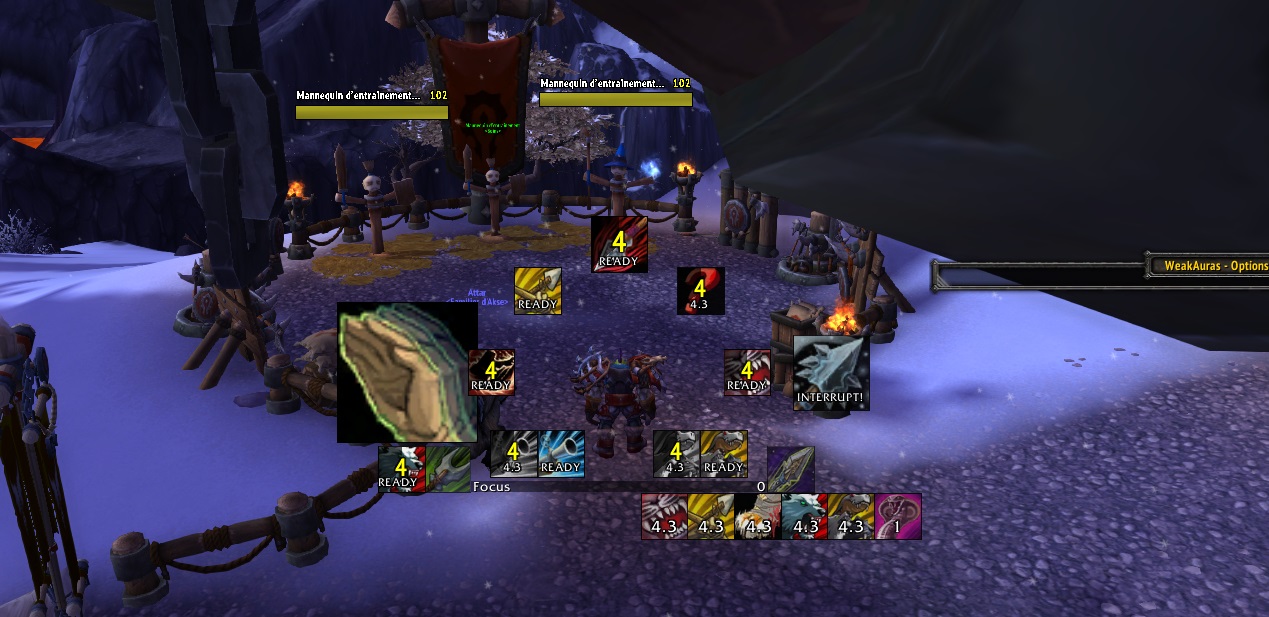Viewport: 1269px width, 617px height.
Task: Select the yellow axe icon marked READY
Action: 538,291
